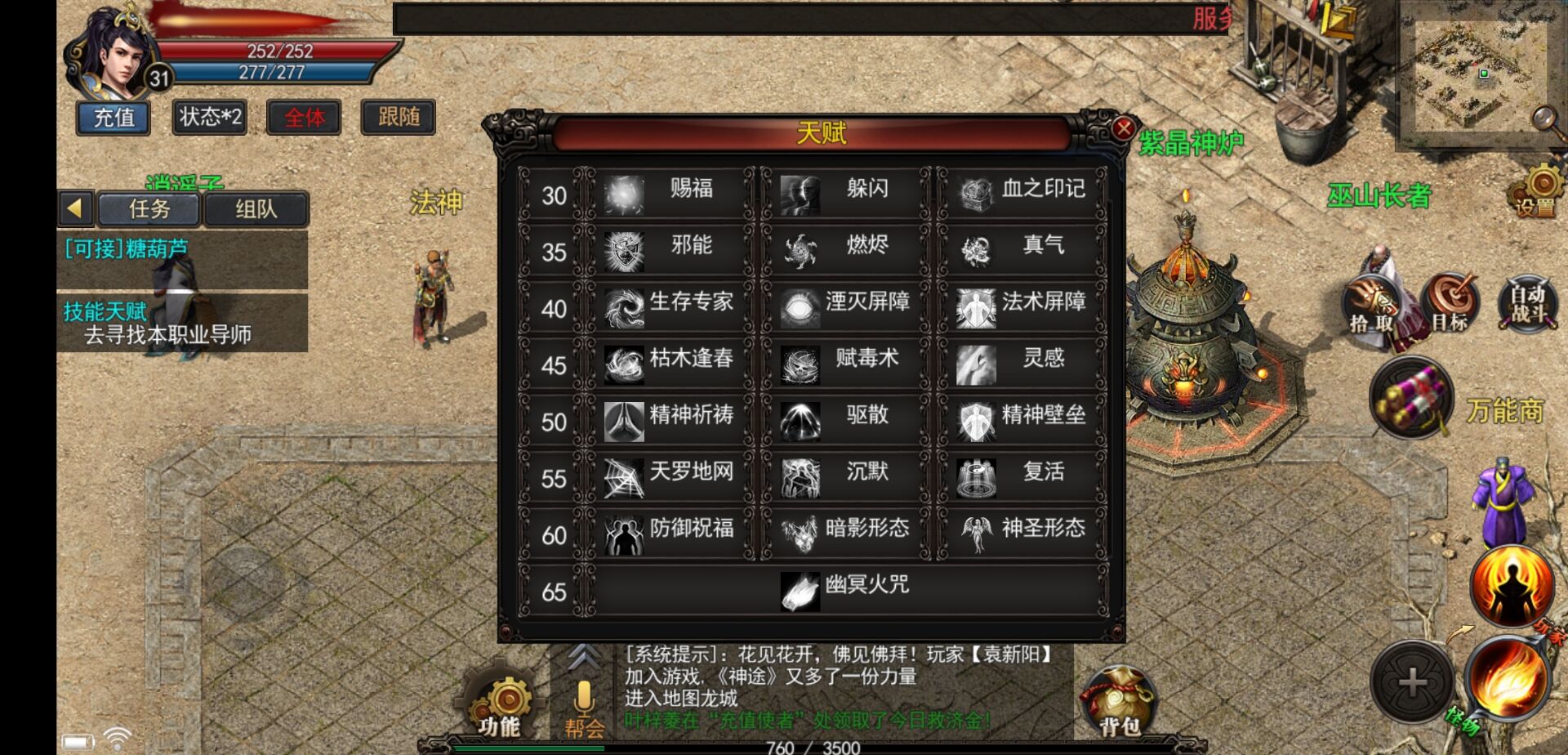Image resolution: width=1568 pixels, height=755 pixels.
Task: Click the 充值 recharge button
Action: click(112, 117)
